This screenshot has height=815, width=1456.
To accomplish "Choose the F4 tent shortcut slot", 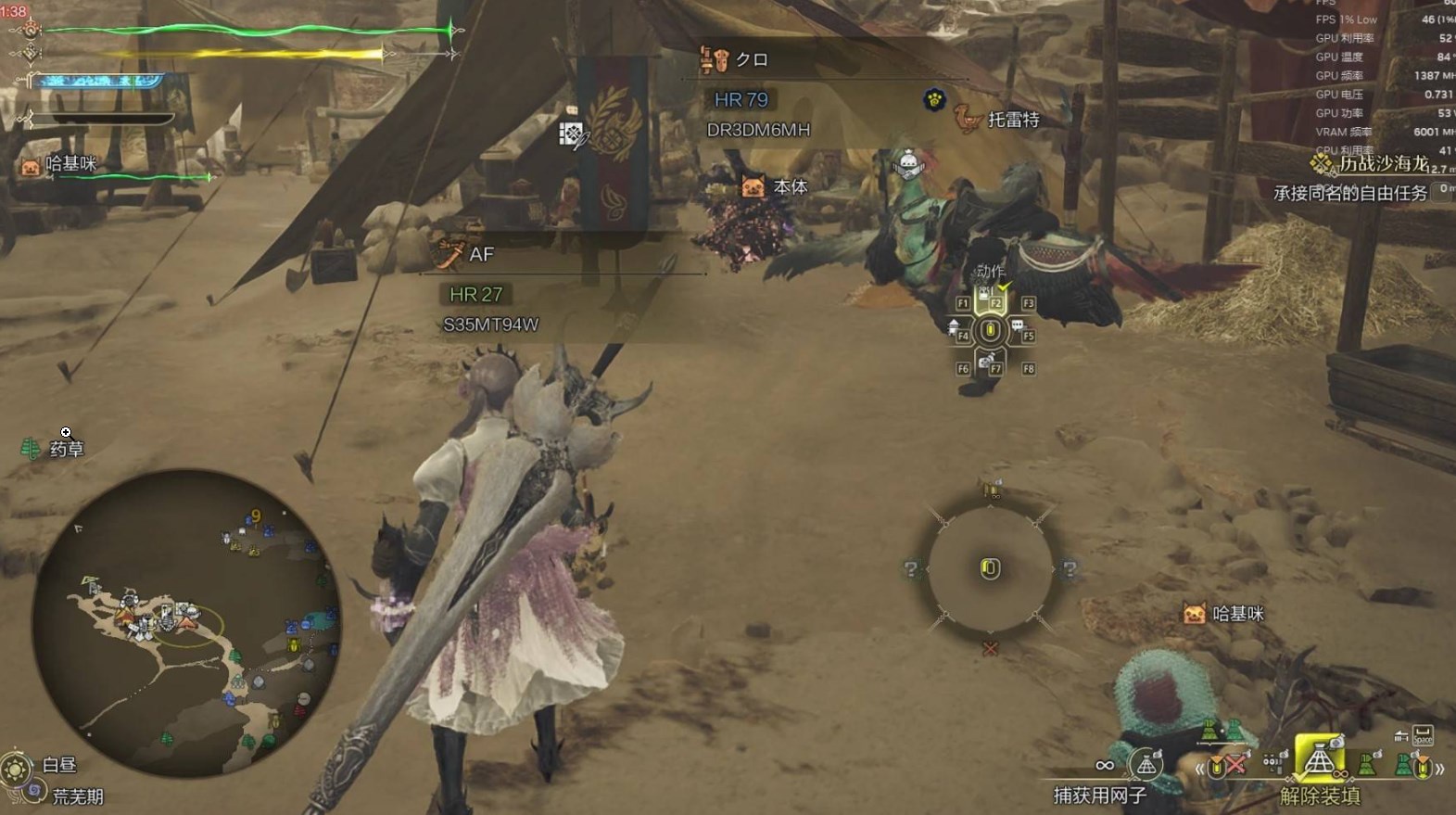I will (x=958, y=330).
